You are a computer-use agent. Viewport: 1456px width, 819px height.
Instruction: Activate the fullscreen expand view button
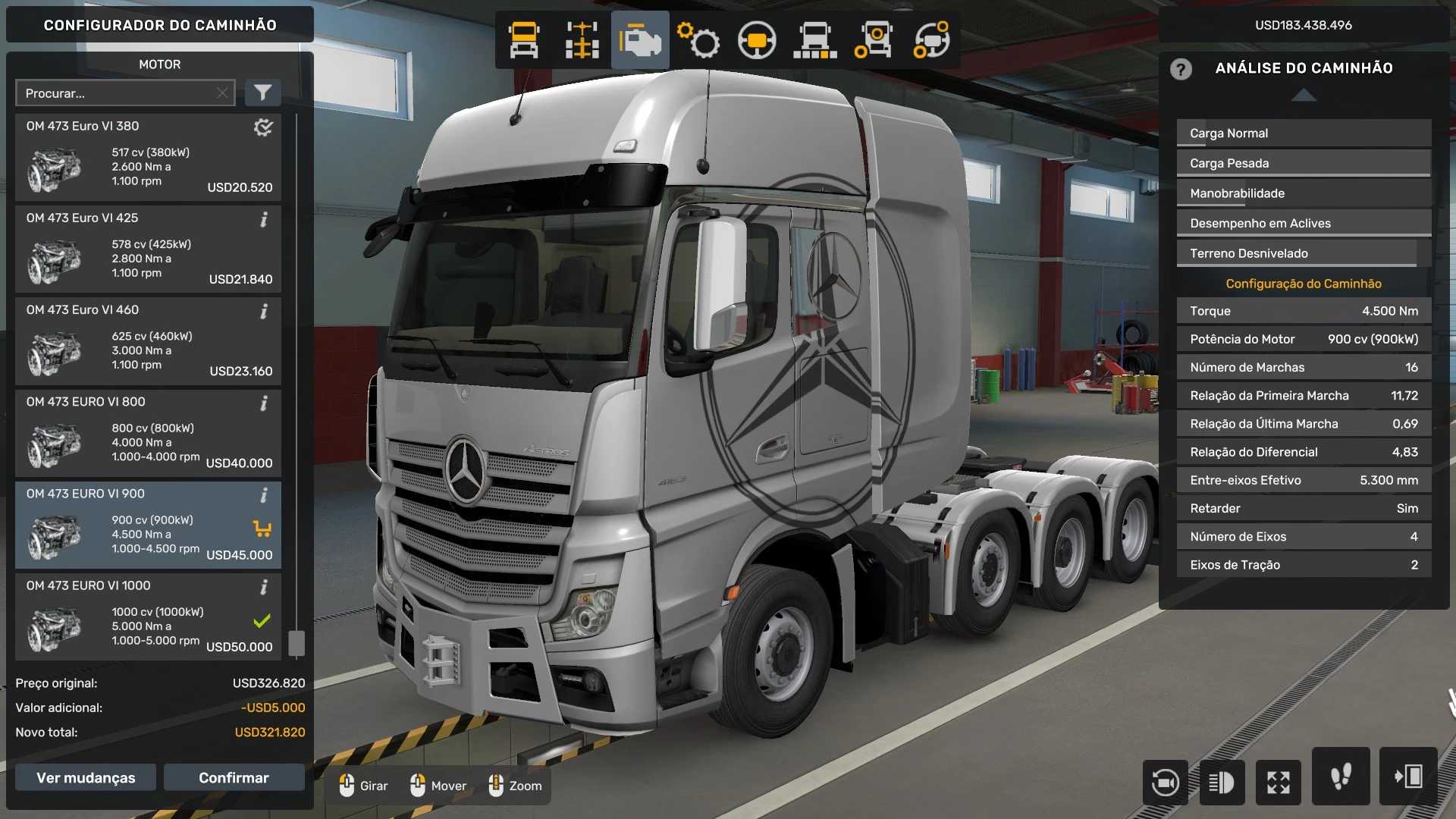pos(1279,782)
